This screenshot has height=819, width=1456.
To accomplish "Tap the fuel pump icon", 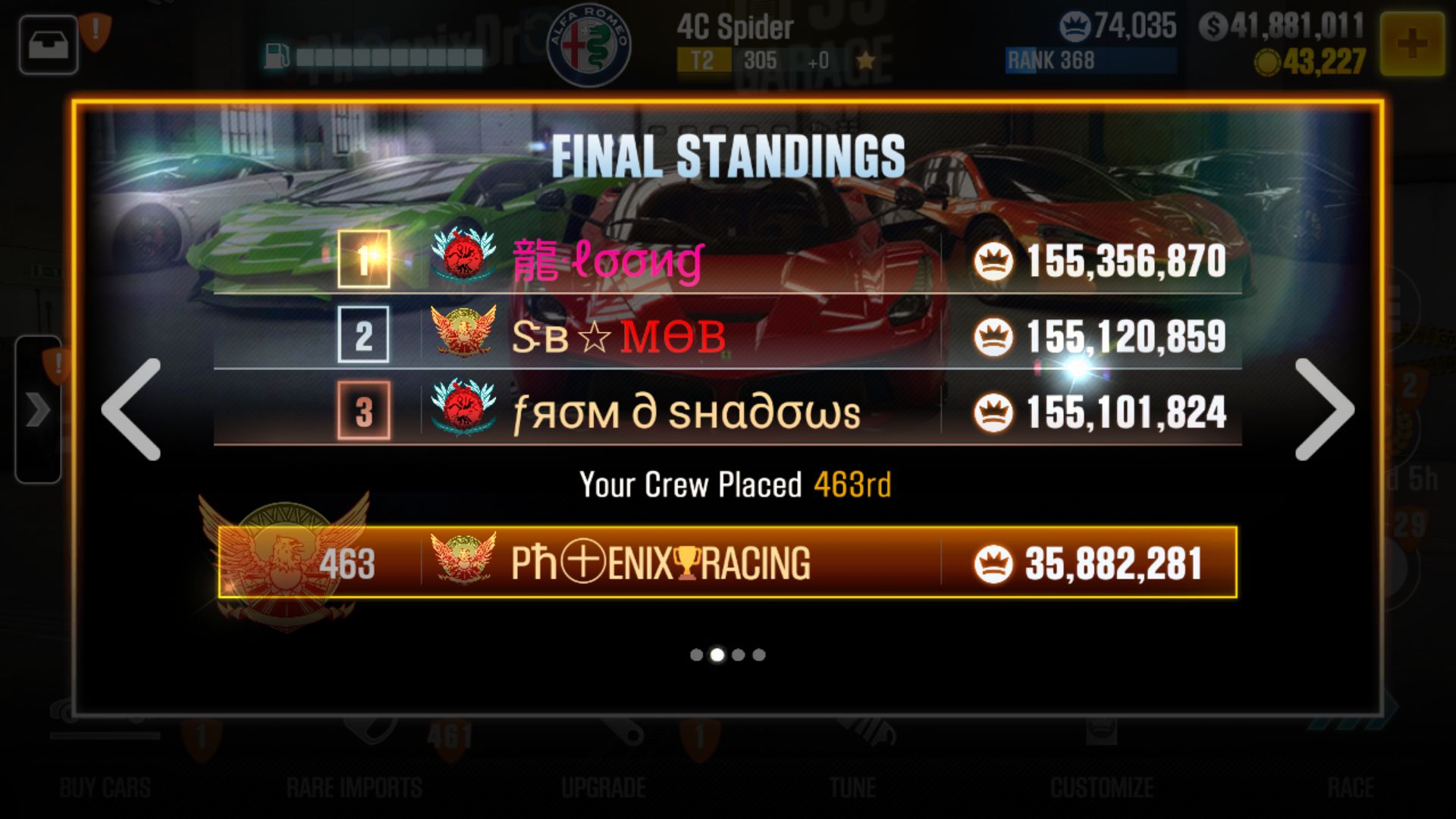I will pyautogui.click(x=275, y=55).
